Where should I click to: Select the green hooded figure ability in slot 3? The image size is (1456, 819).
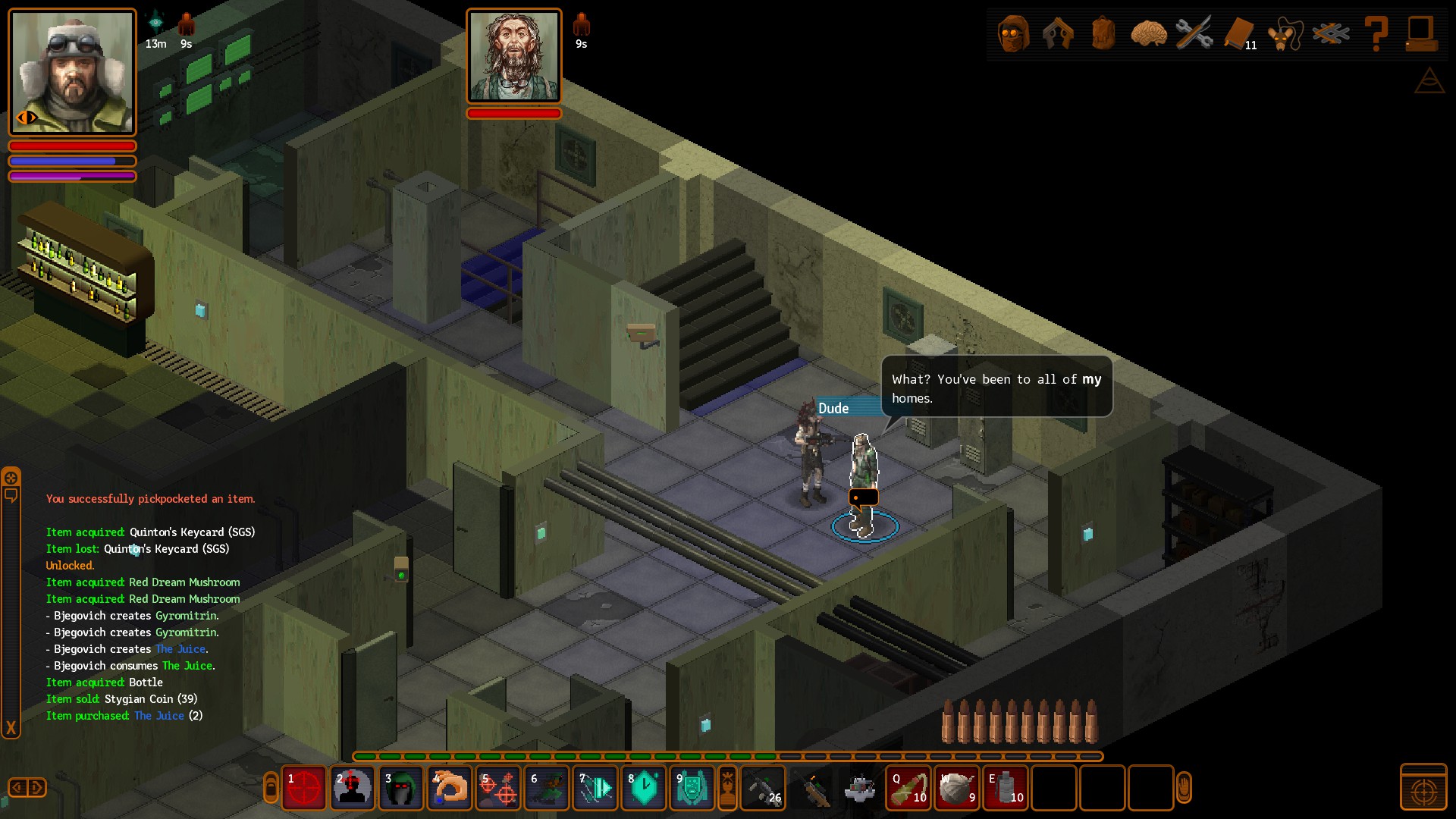401,789
